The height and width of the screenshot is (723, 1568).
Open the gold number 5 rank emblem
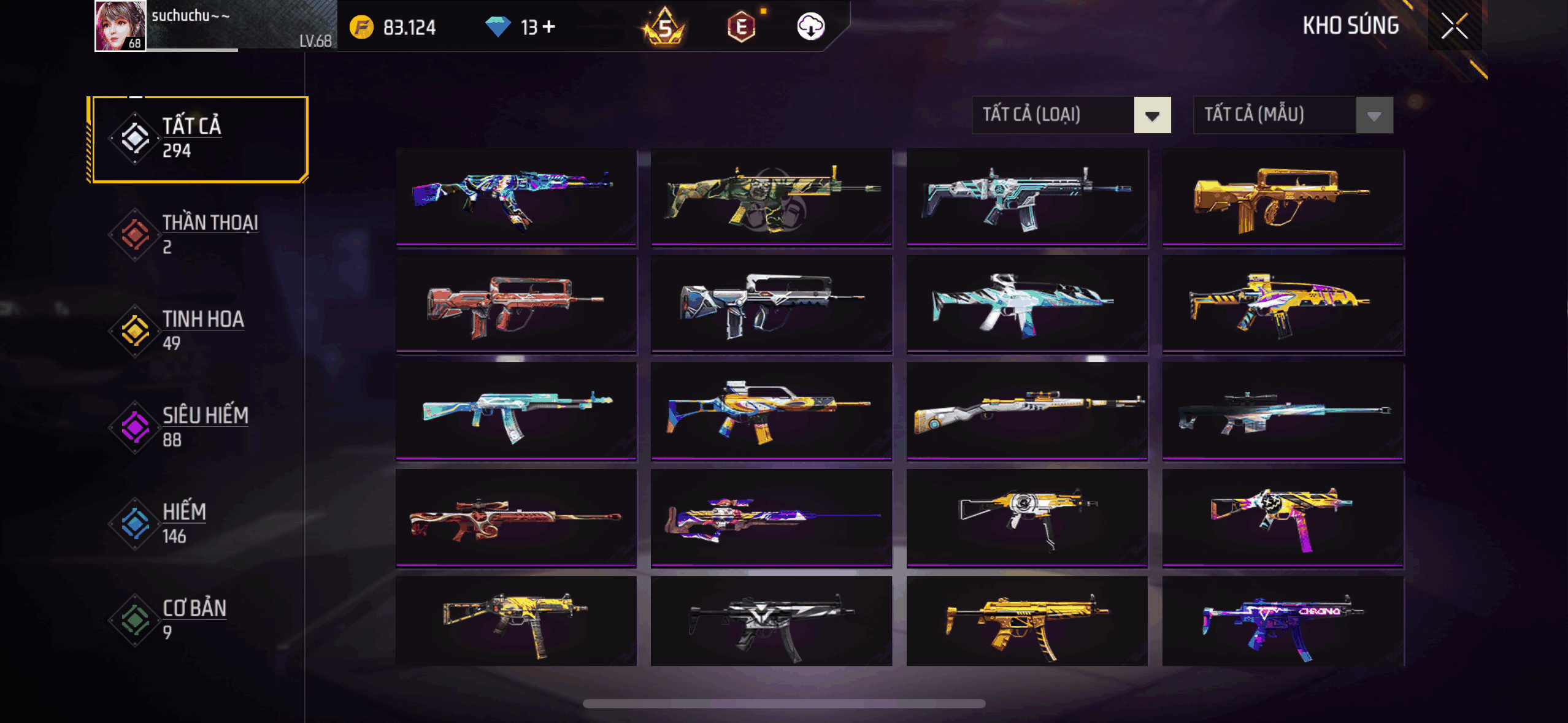pos(664,27)
